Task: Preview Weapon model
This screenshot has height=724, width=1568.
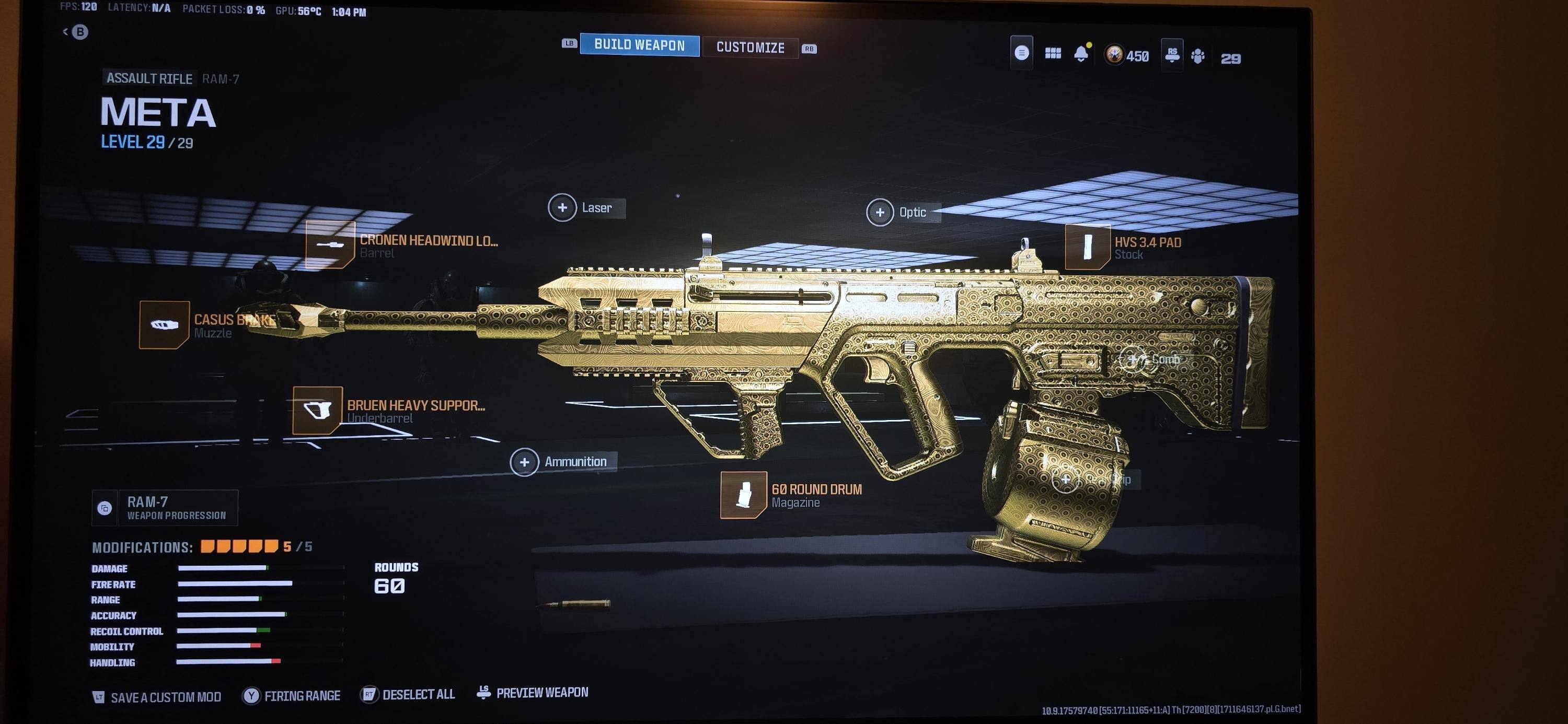Action: point(533,693)
